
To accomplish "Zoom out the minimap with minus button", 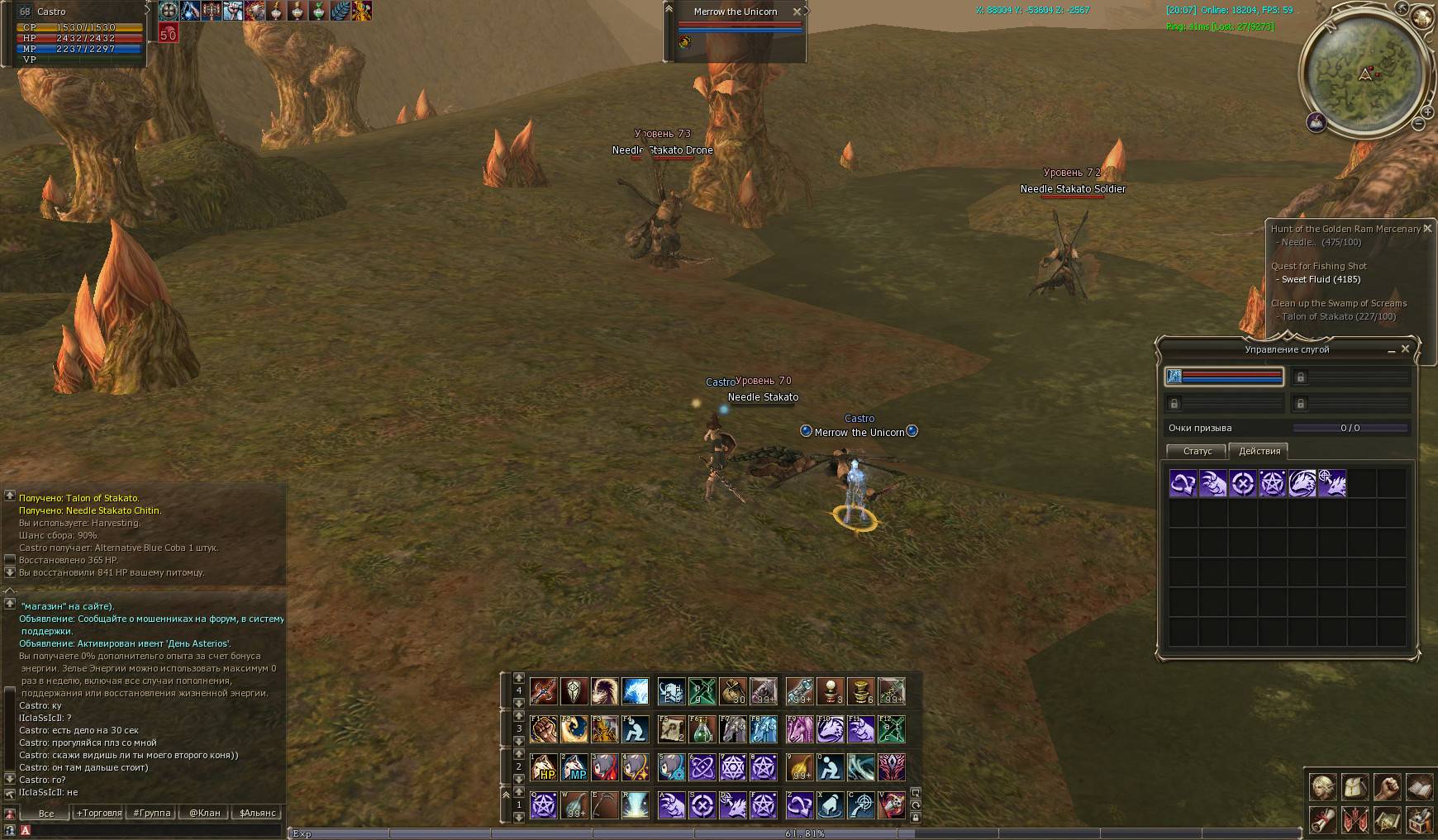I will [1419, 124].
